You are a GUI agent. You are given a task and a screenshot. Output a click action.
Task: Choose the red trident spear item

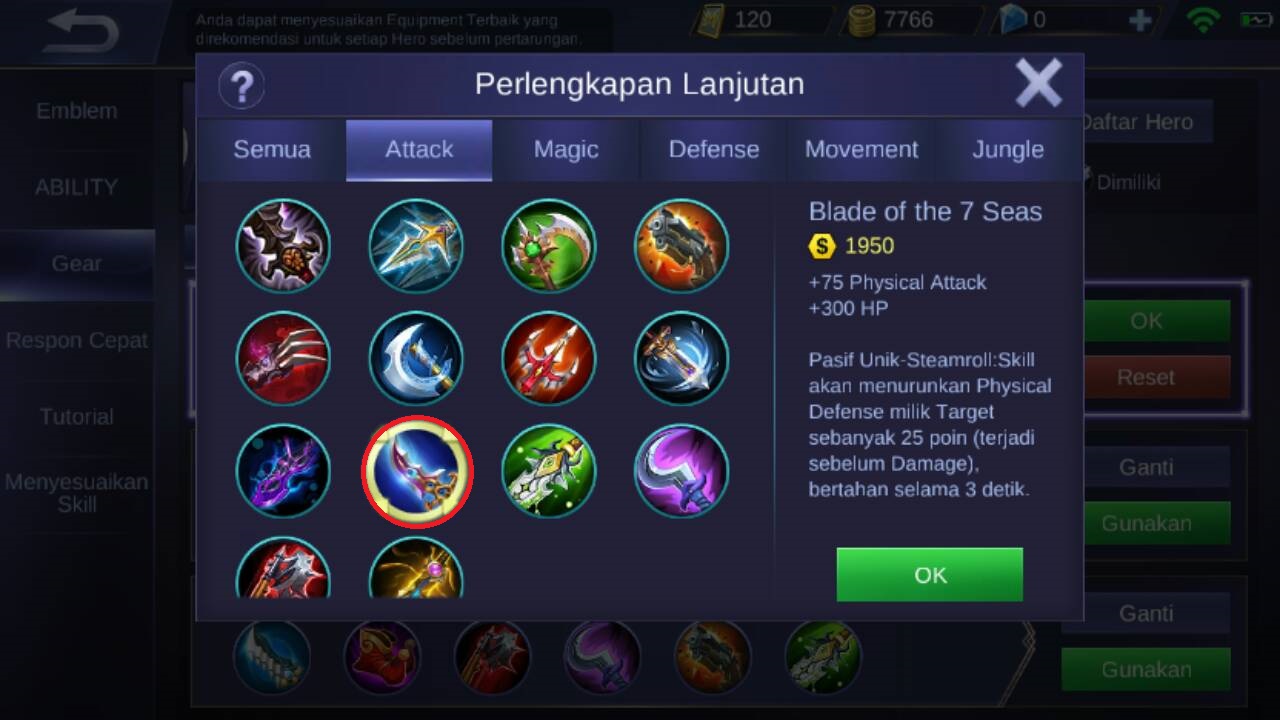click(x=549, y=359)
